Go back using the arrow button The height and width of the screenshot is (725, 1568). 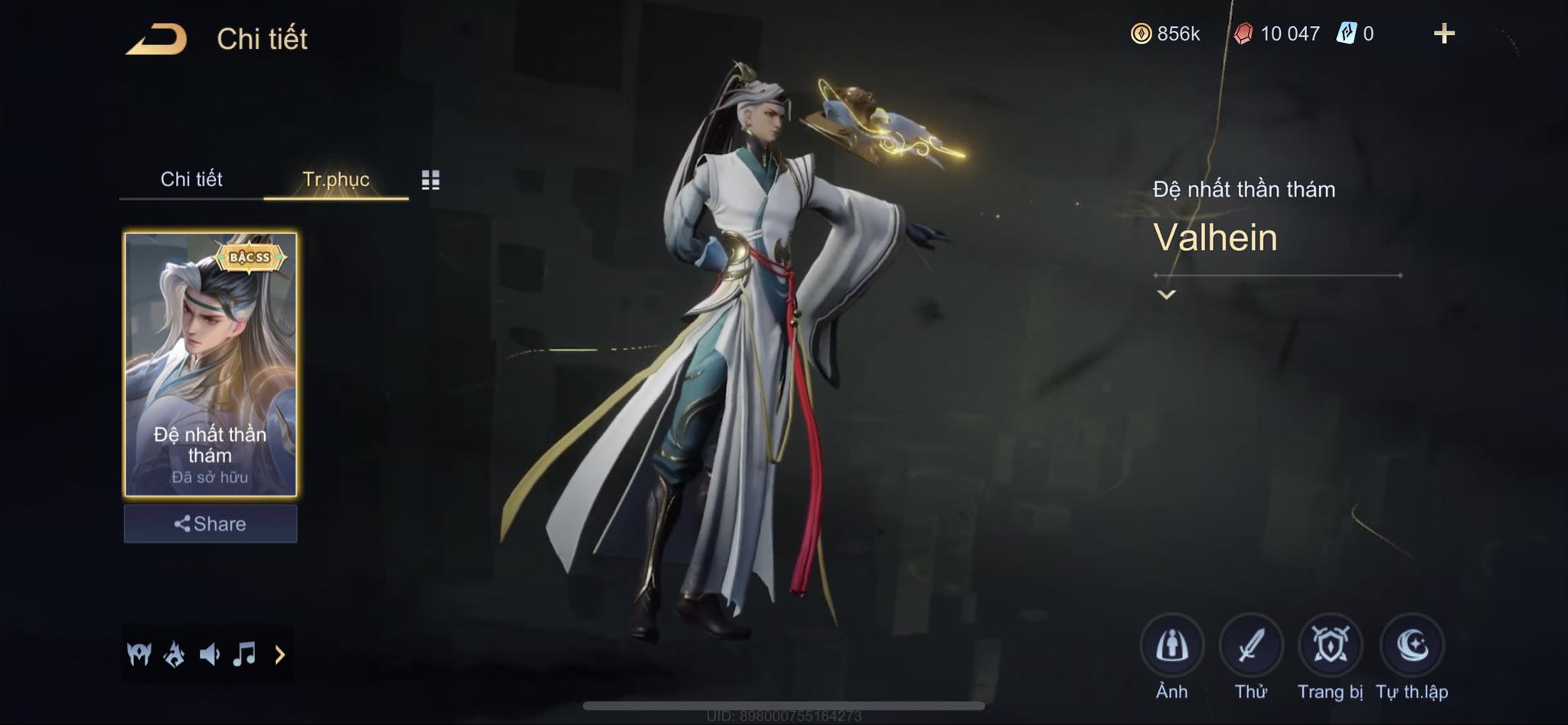click(157, 39)
